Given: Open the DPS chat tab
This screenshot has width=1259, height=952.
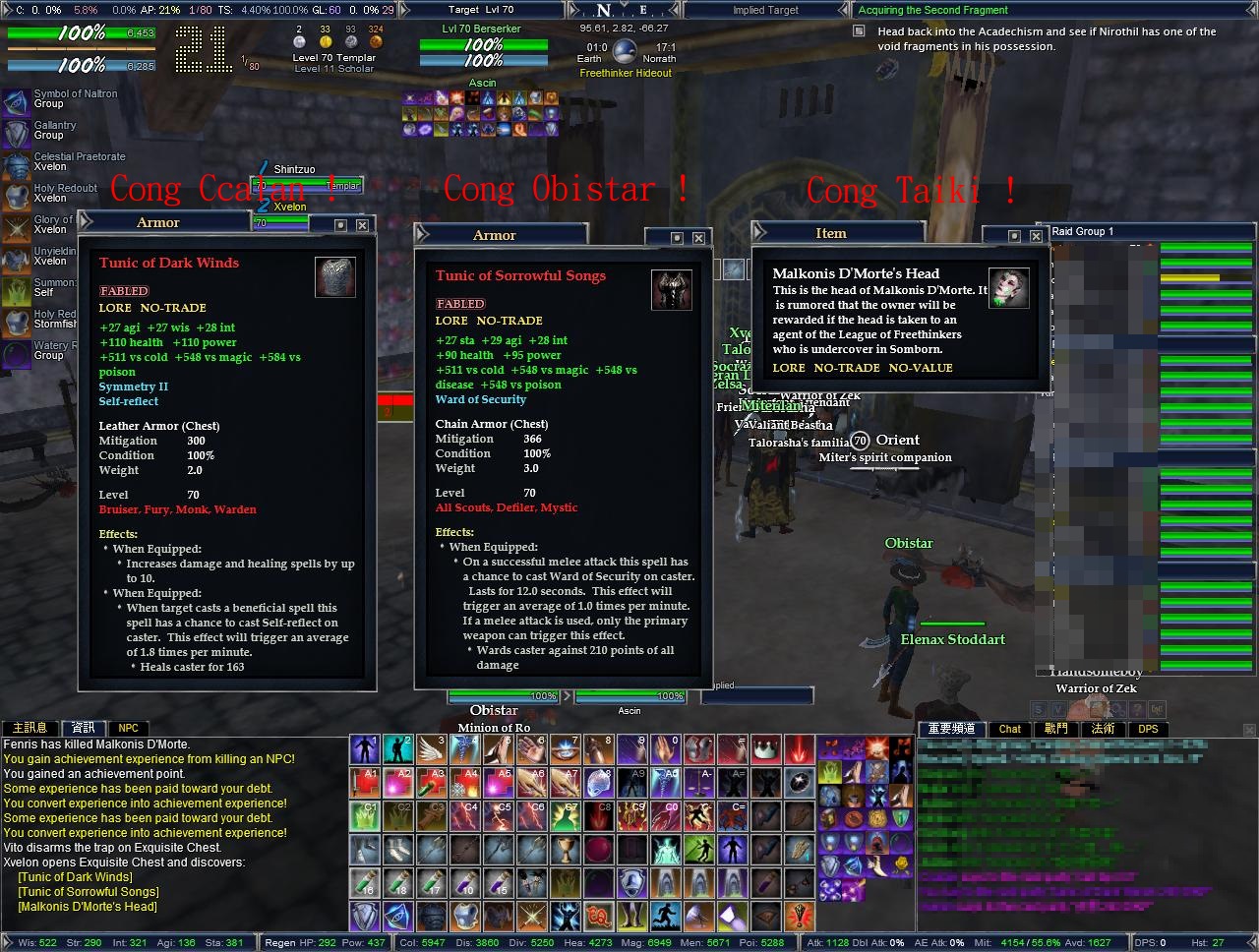Looking at the screenshot, I should [x=1148, y=729].
